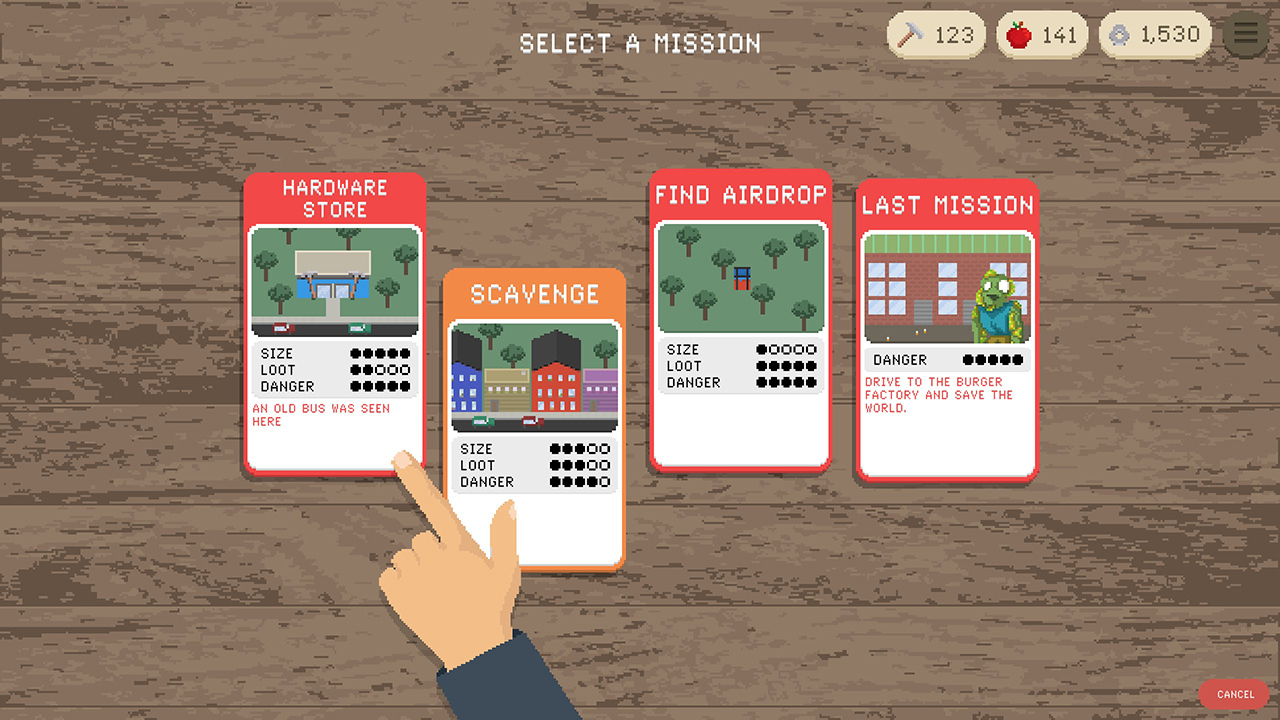
Task: Click the Find Airdrop title header
Action: [x=741, y=195]
